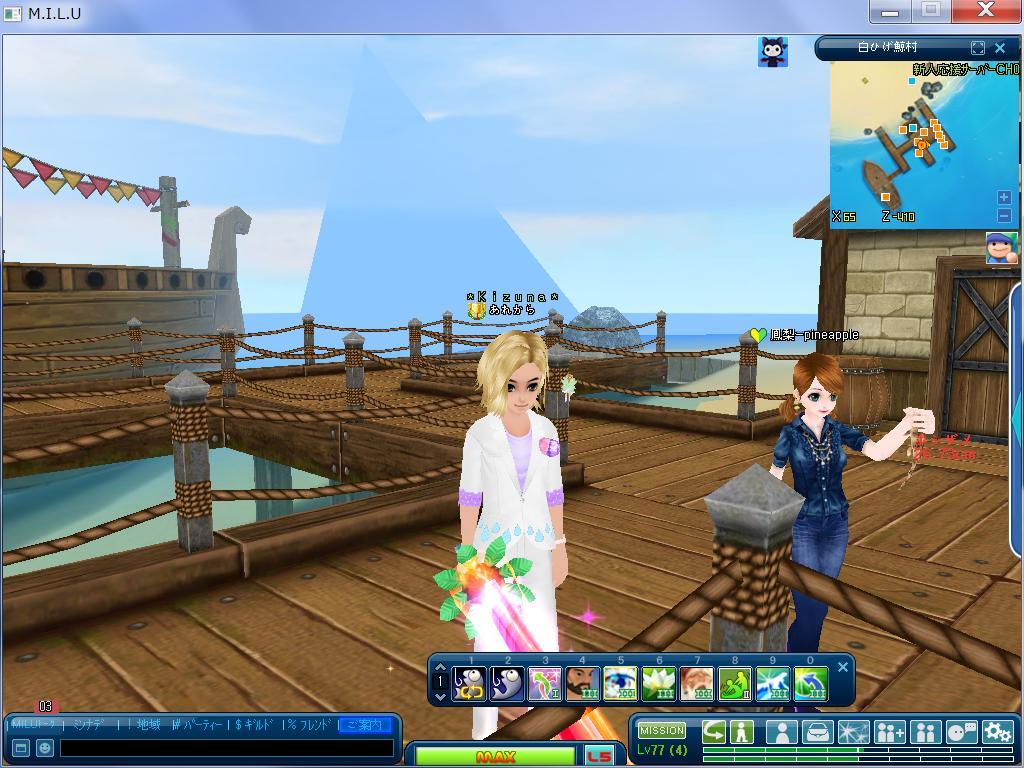The width and height of the screenshot is (1024, 768).
Task: Open the smiley emoticon picker
Action: point(45,747)
